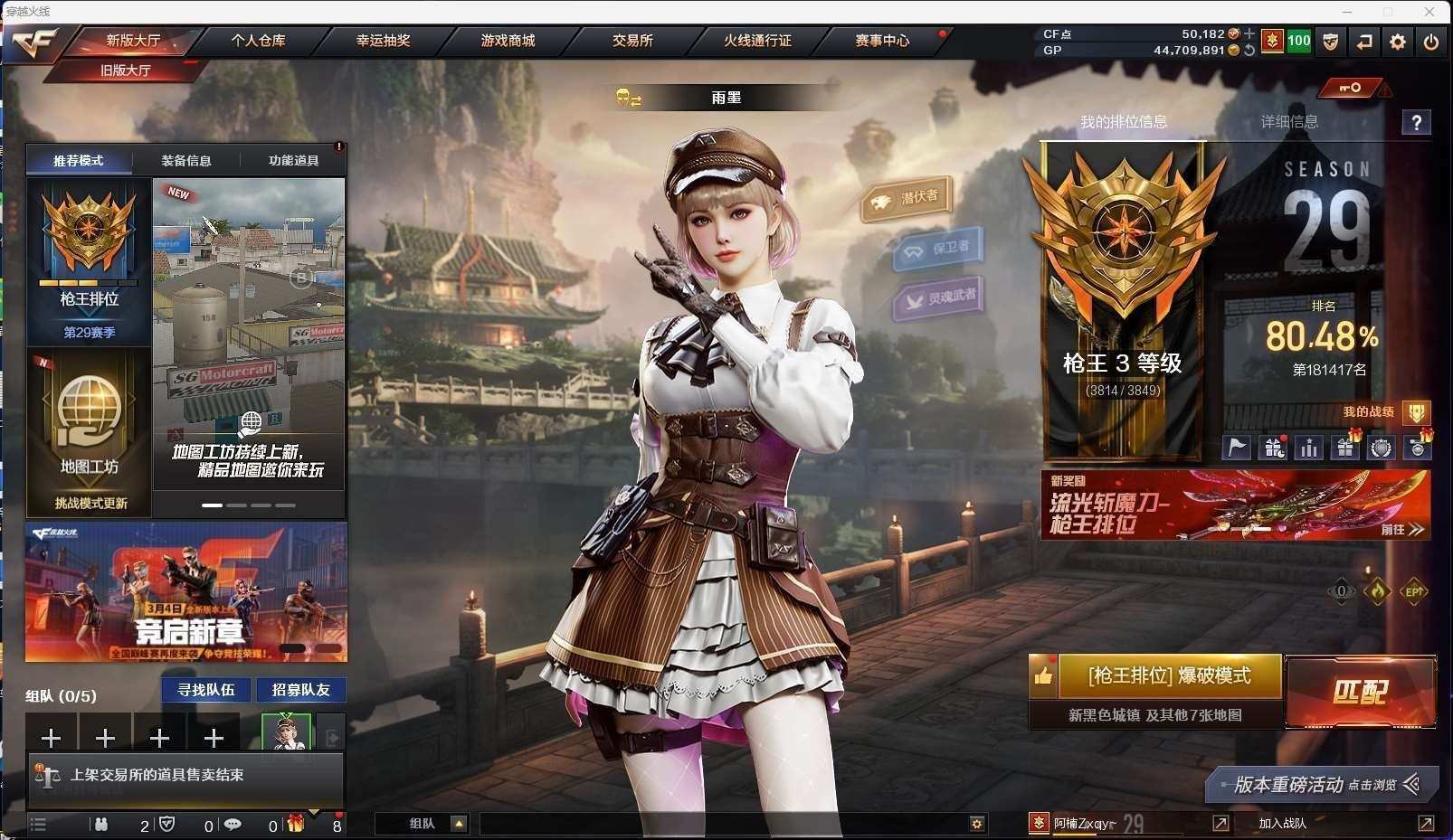Image resolution: width=1453 pixels, height=840 pixels.
Task: Click the 招募队友 recruit teammates button
Action: (x=301, y=690)
